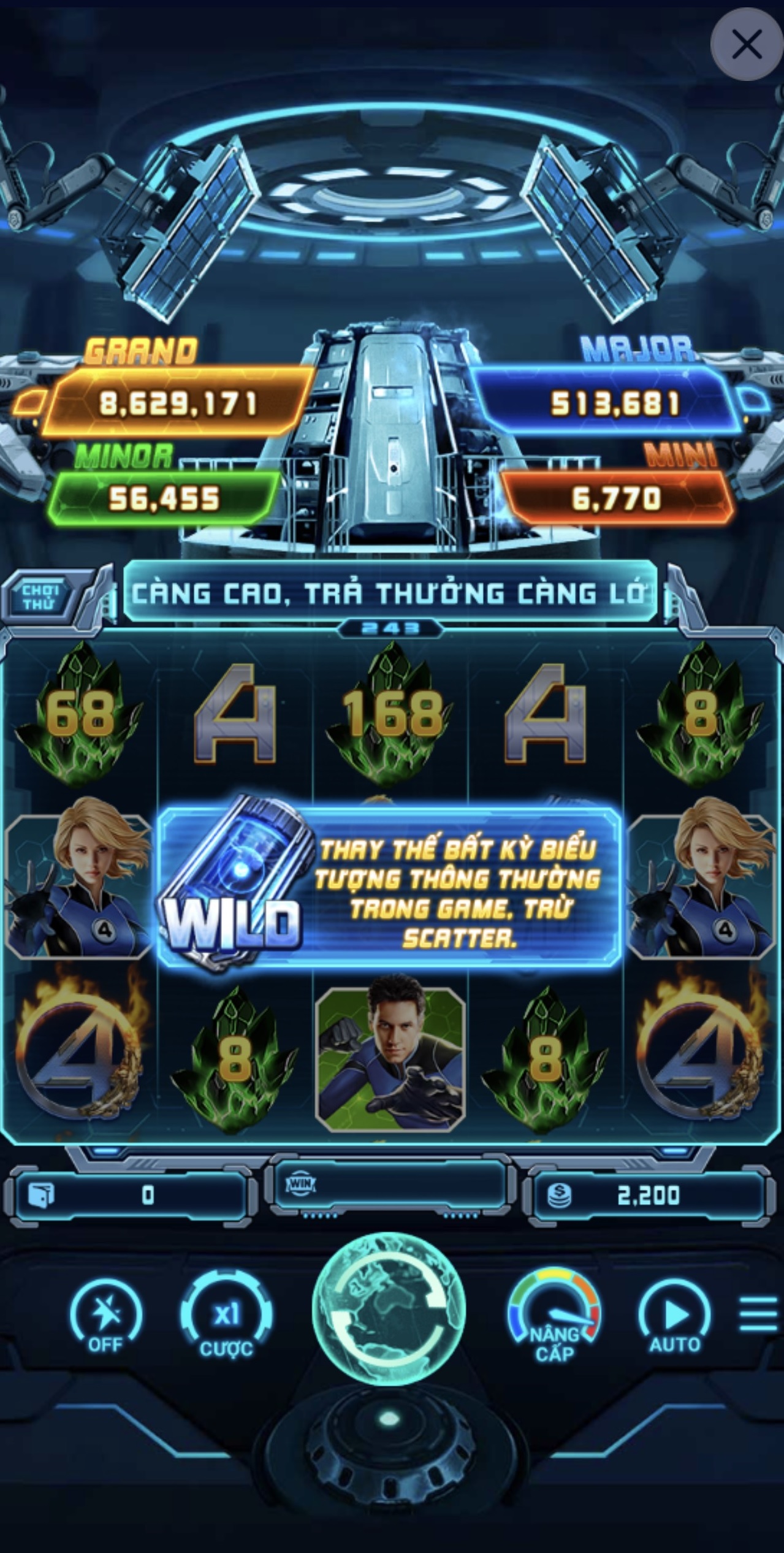Close the game with the X button

(x=746, y=45)
